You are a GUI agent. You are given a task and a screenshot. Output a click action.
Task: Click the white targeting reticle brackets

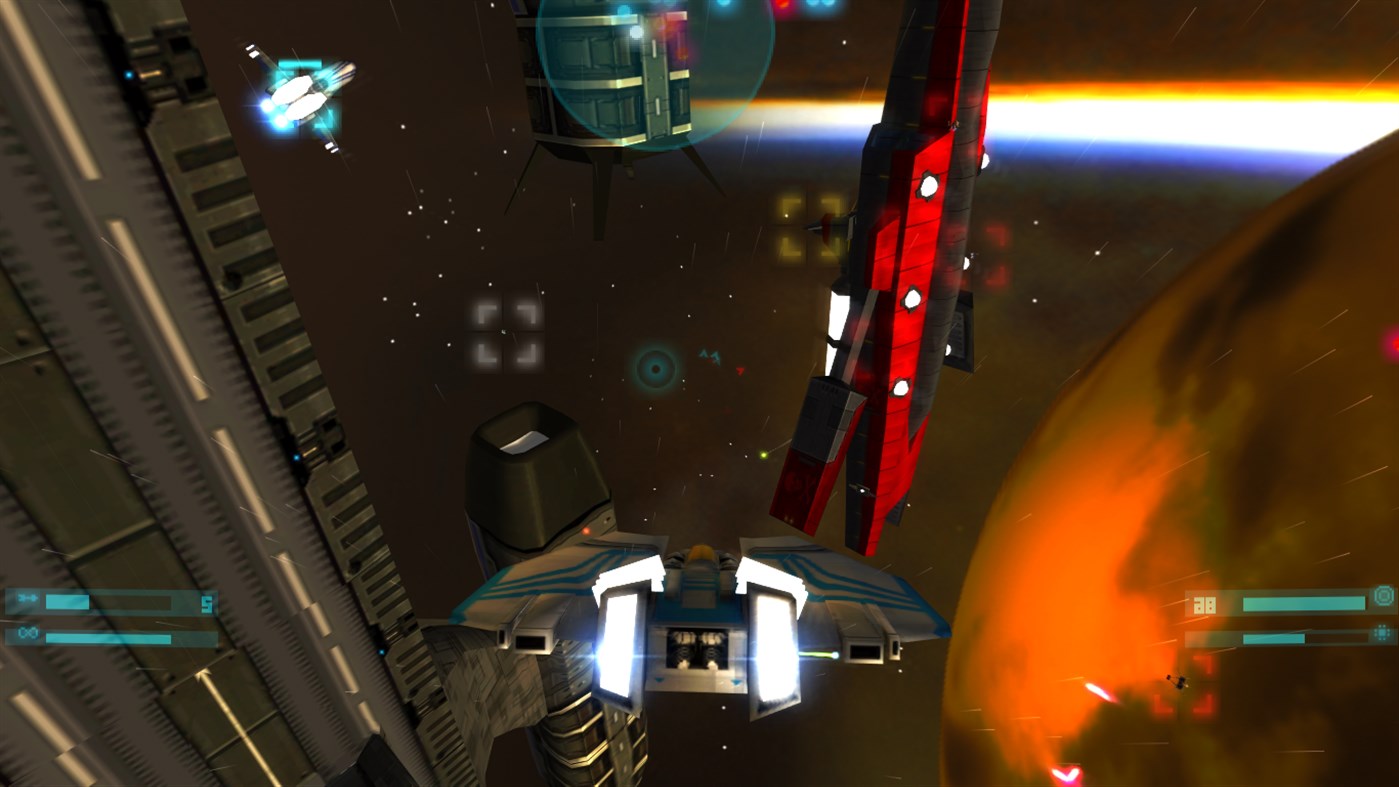[x=501, y=332]
